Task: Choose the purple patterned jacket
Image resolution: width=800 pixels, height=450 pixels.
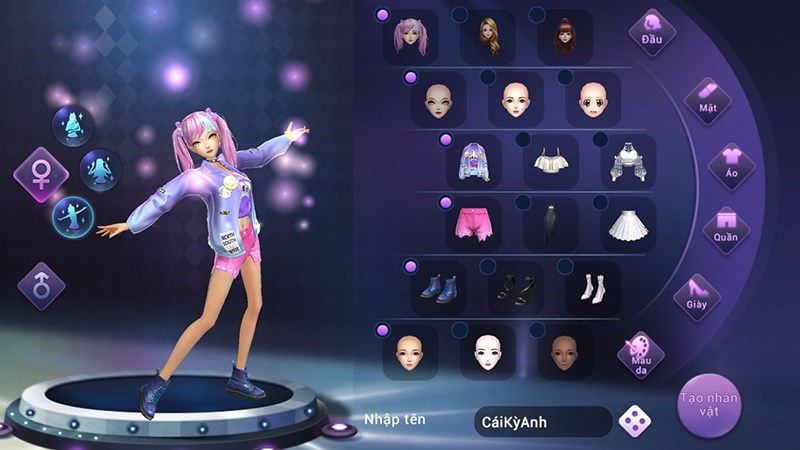Action: [x=474, y=161]
